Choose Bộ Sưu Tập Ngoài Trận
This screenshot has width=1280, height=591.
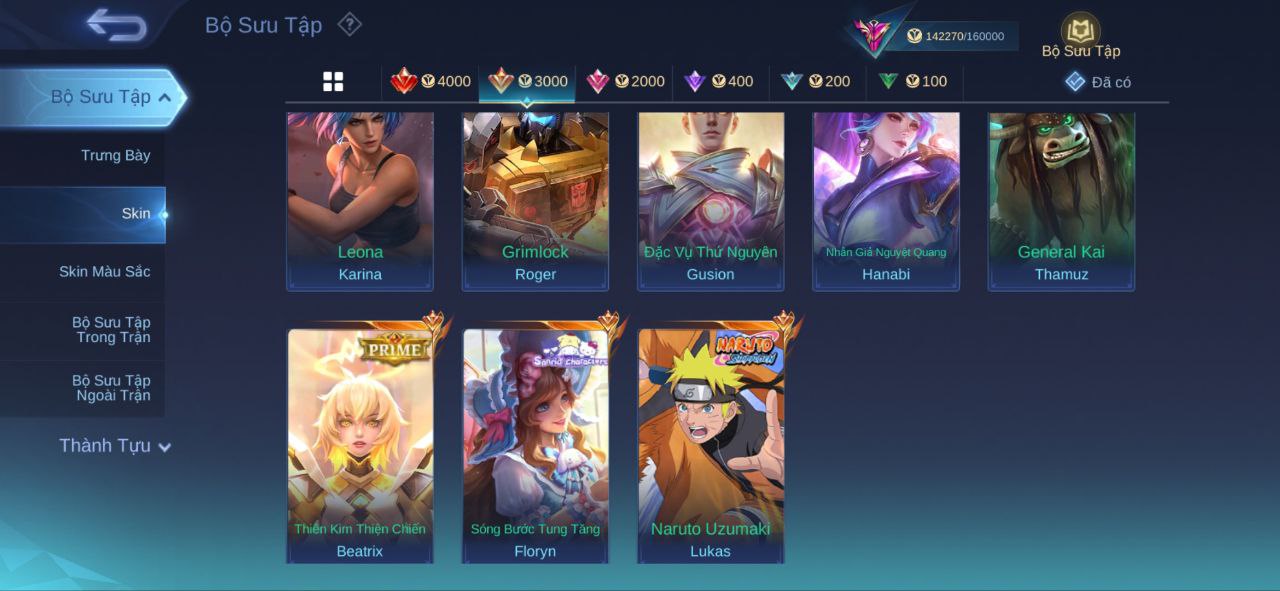111,387
